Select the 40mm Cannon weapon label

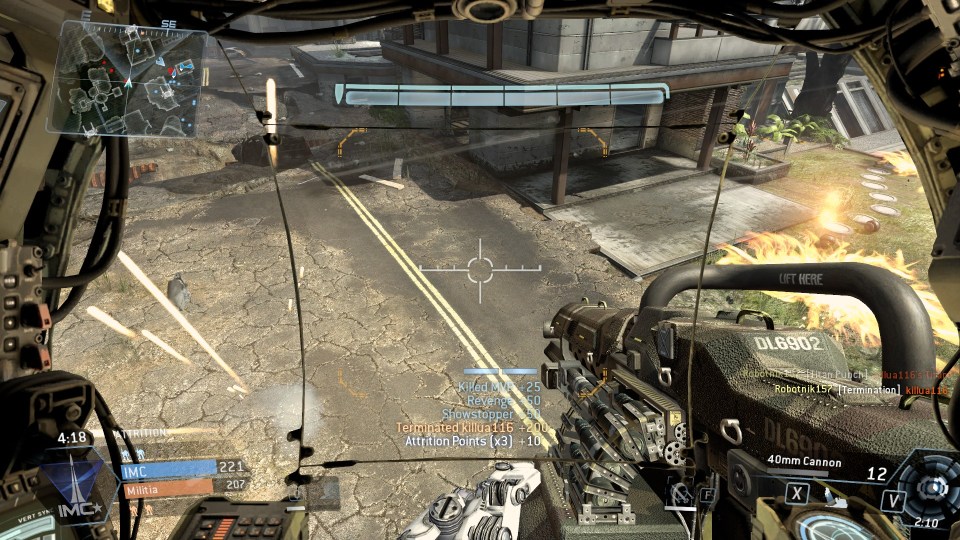point(804,463)
